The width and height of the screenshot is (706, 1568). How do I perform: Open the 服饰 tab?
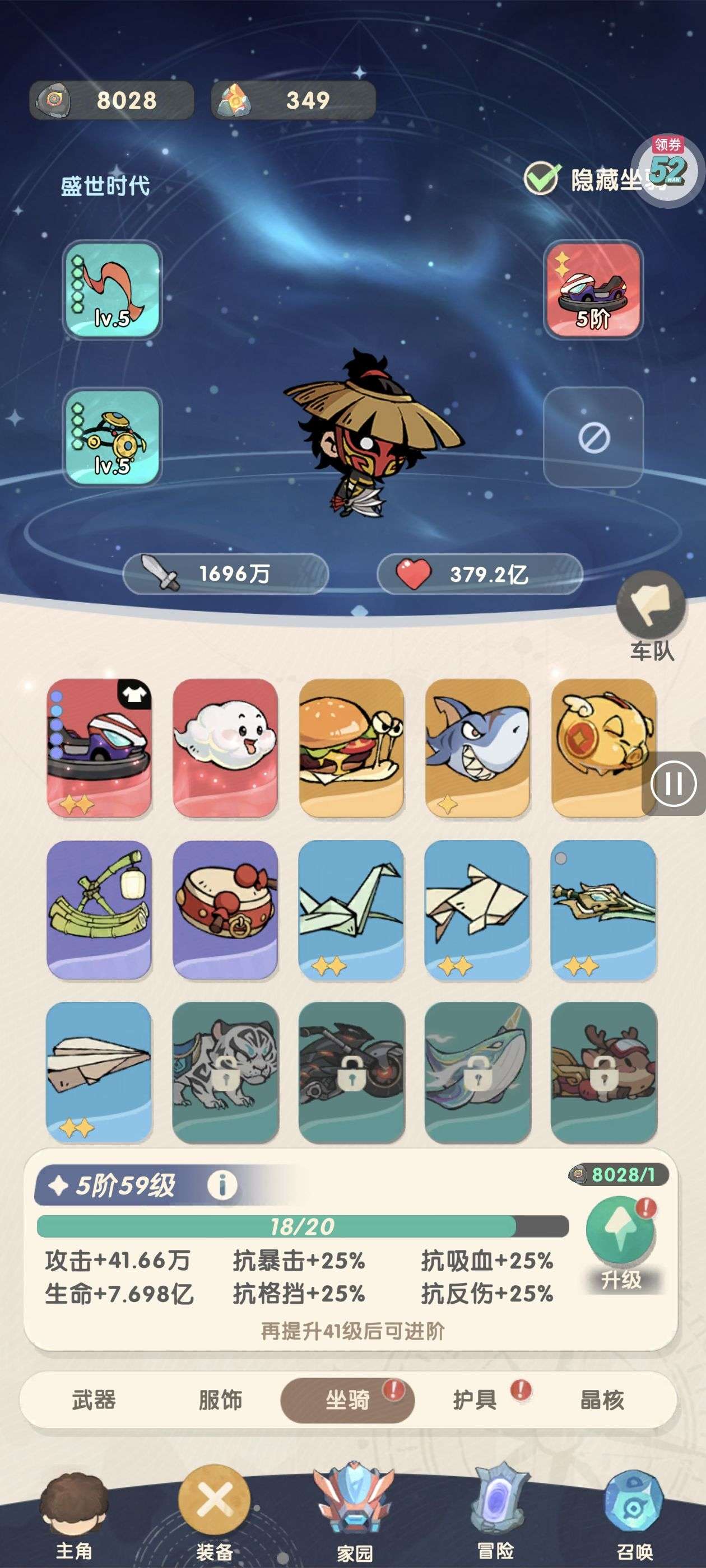coord(221,1400)
